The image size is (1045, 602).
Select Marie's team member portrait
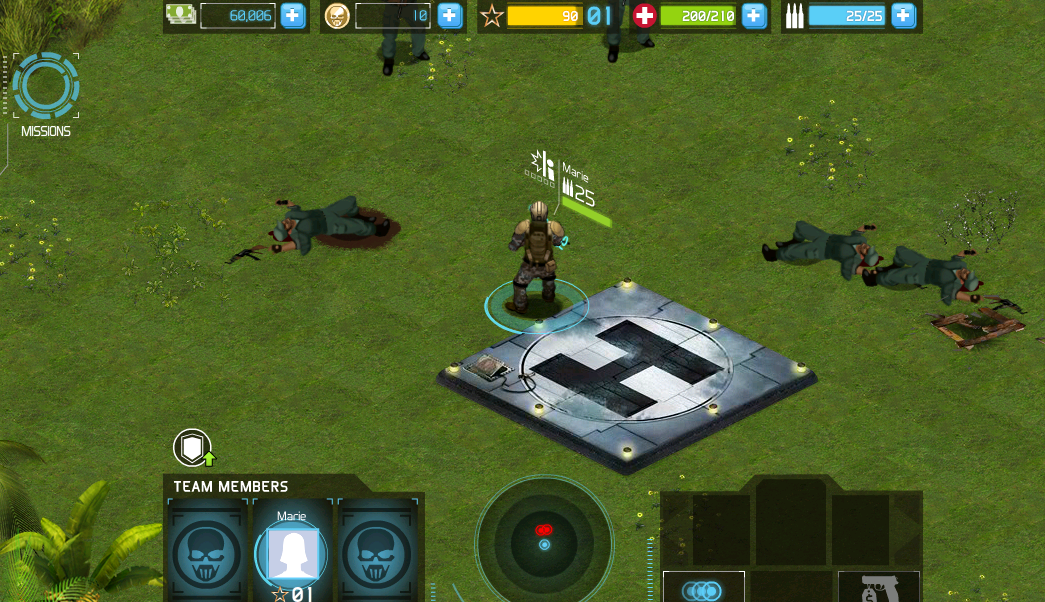(292, 554)
